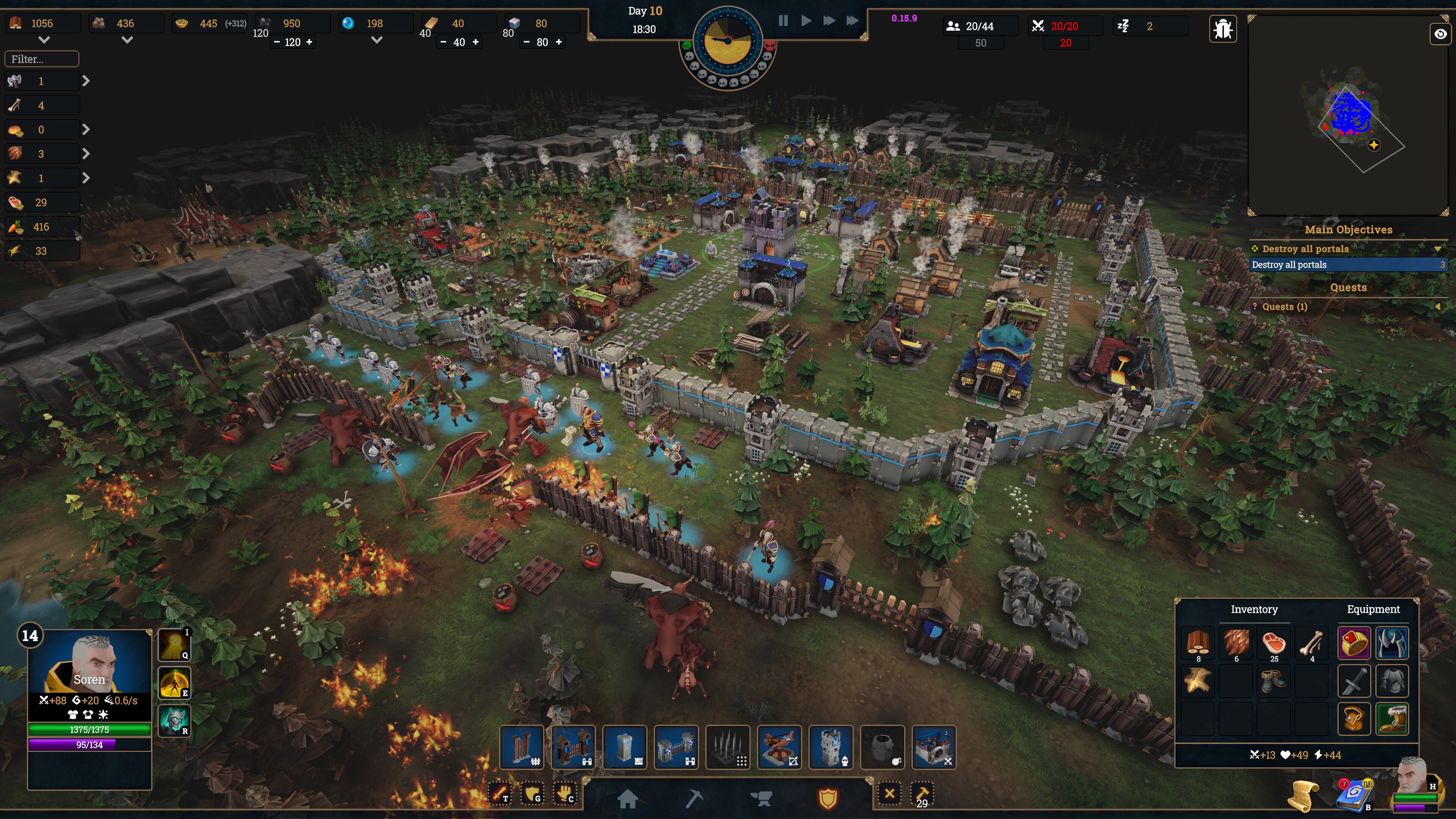Increase the 120 resource limit with plus
Image resolution: width=1456 pixels, height=819 pixels.
[x=309, y=42]
